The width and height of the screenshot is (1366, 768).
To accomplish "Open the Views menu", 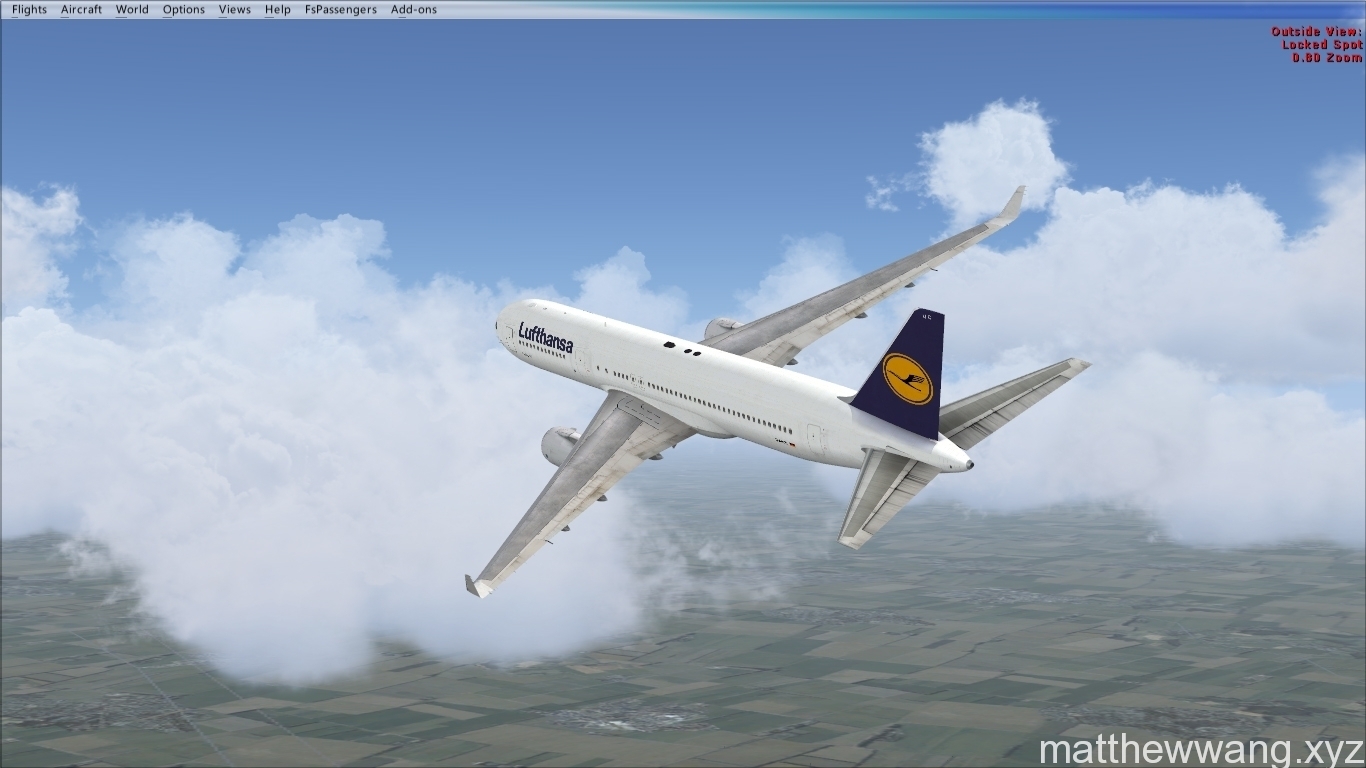I will 235,10.
